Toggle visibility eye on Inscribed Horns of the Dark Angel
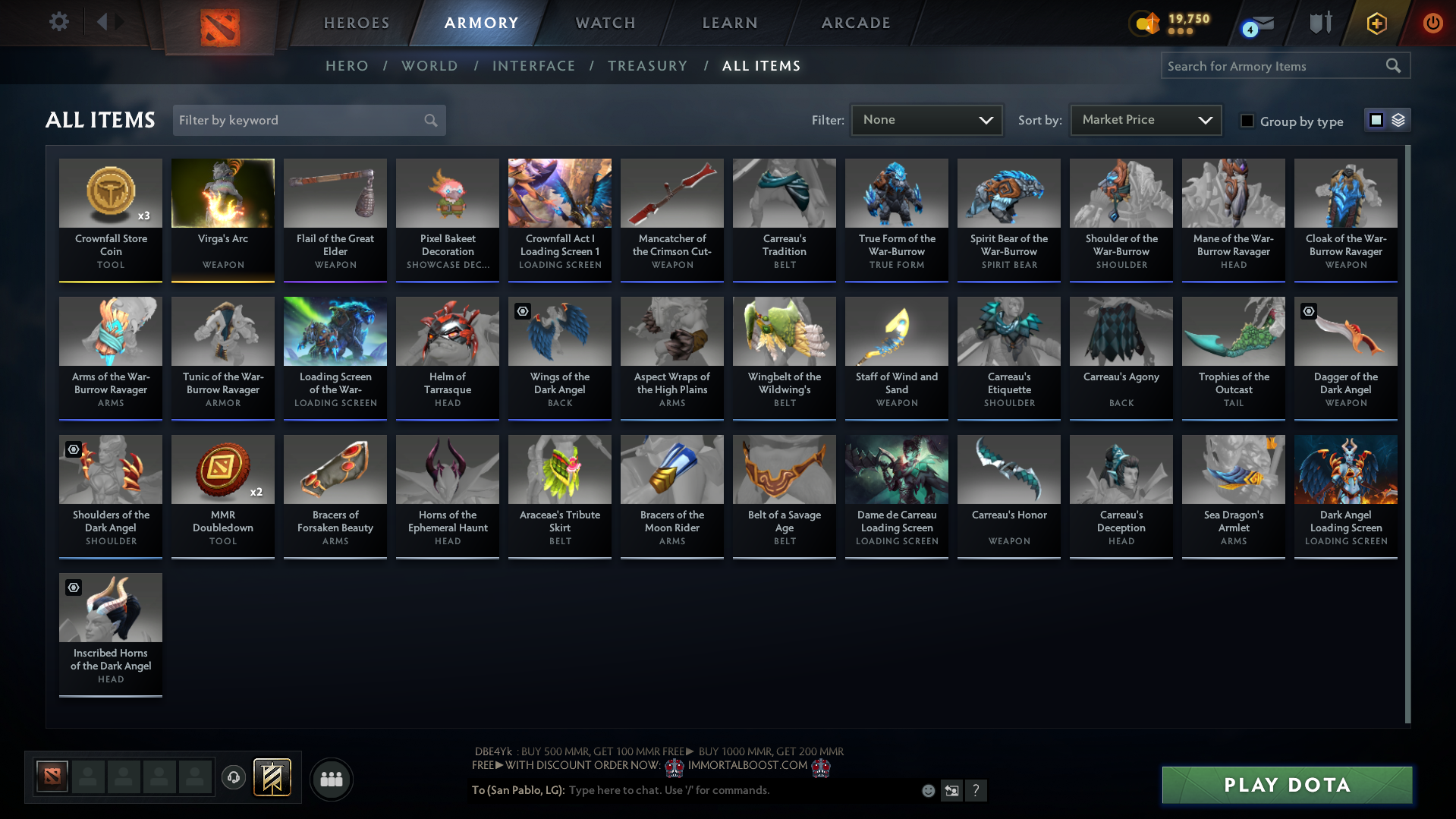The image size is (1456, 819). click(x=73, y=587)
